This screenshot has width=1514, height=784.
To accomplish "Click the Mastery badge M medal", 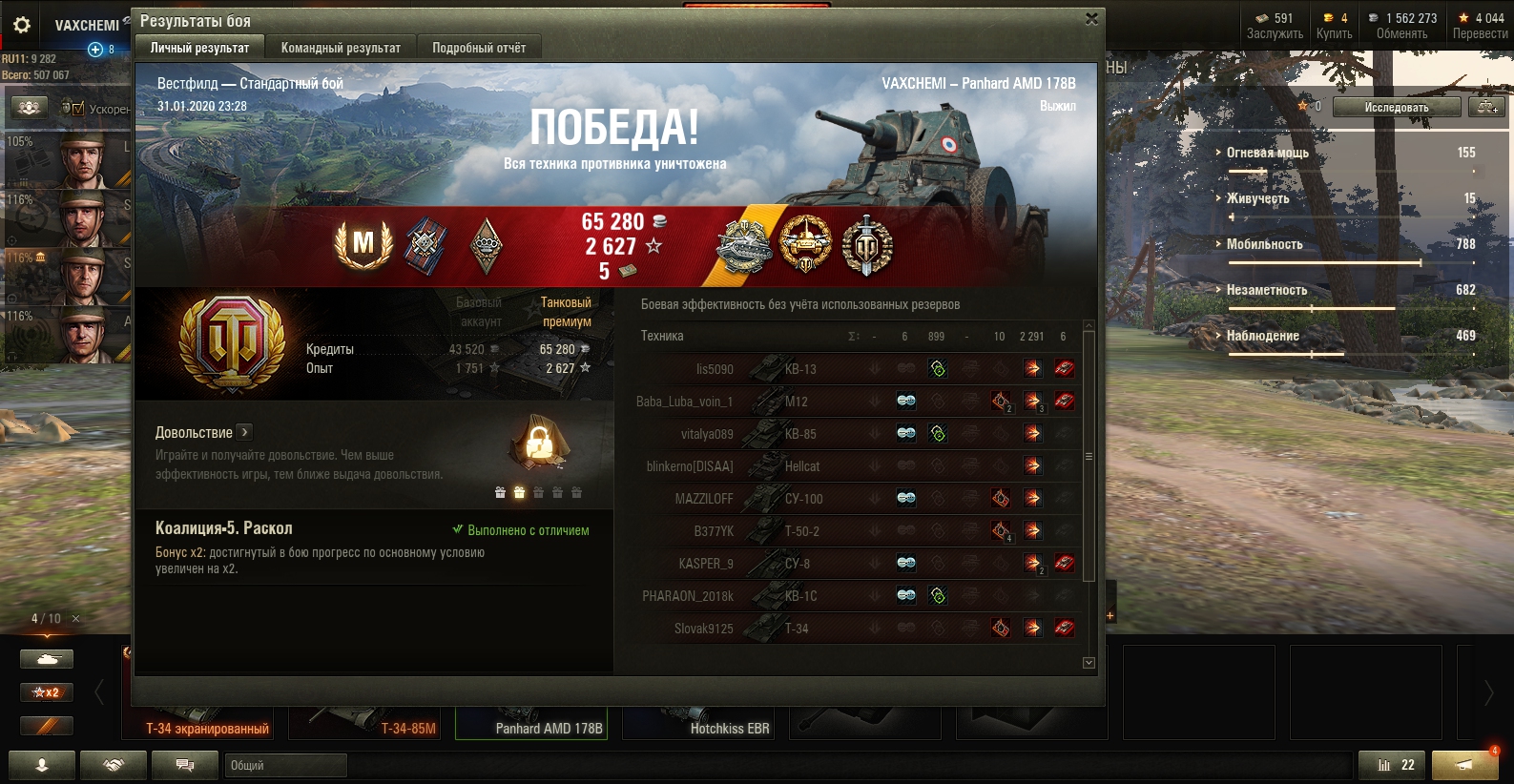I will click(x=363, y=244).
